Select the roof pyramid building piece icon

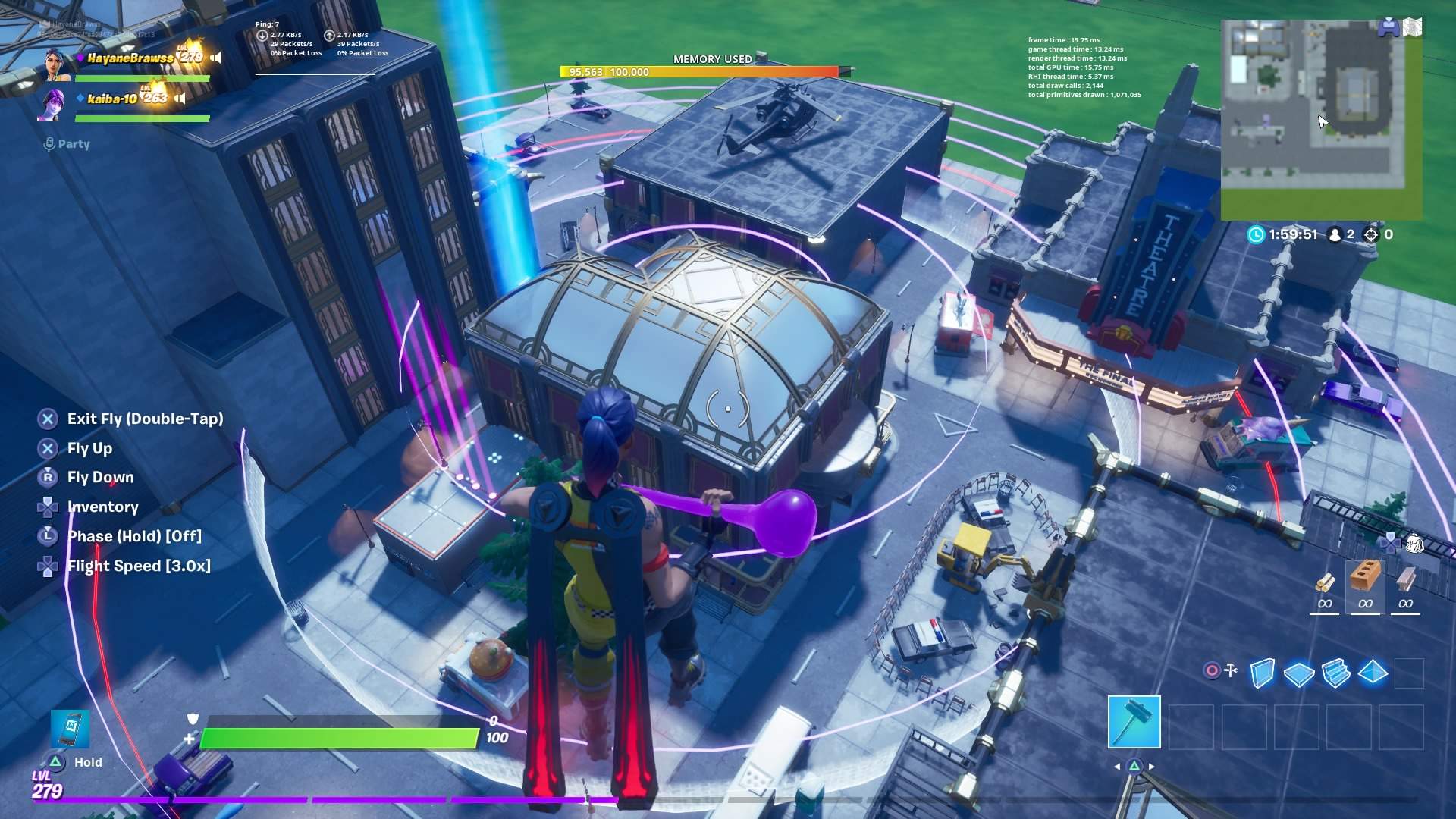pos(1373,673)
